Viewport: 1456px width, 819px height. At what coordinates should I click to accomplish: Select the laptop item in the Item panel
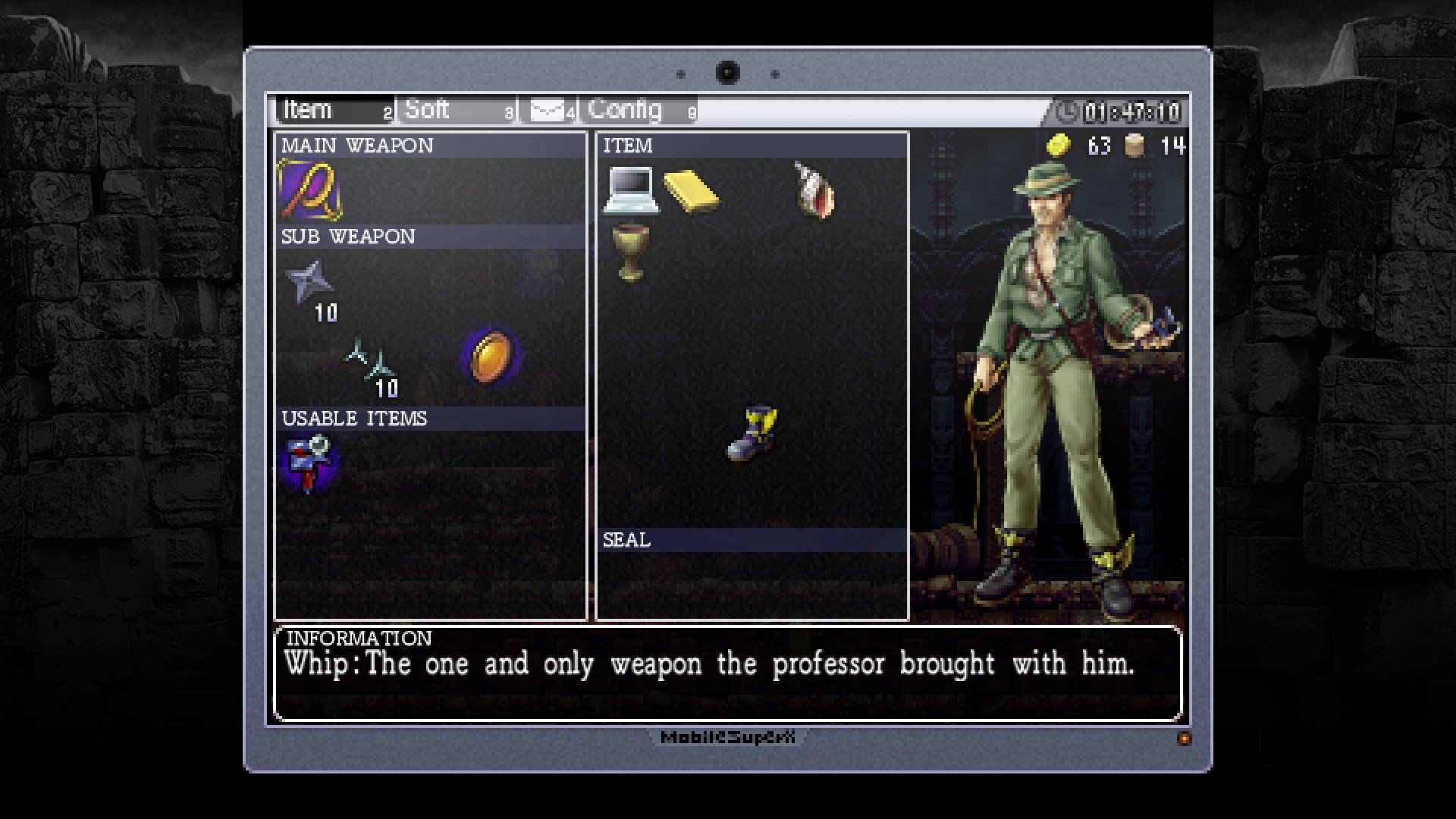coord(633,190)
